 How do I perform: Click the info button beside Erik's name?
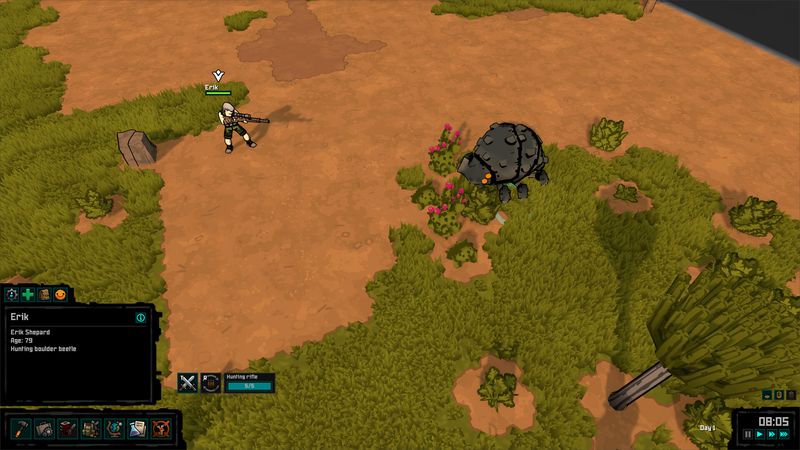(141, 317)
